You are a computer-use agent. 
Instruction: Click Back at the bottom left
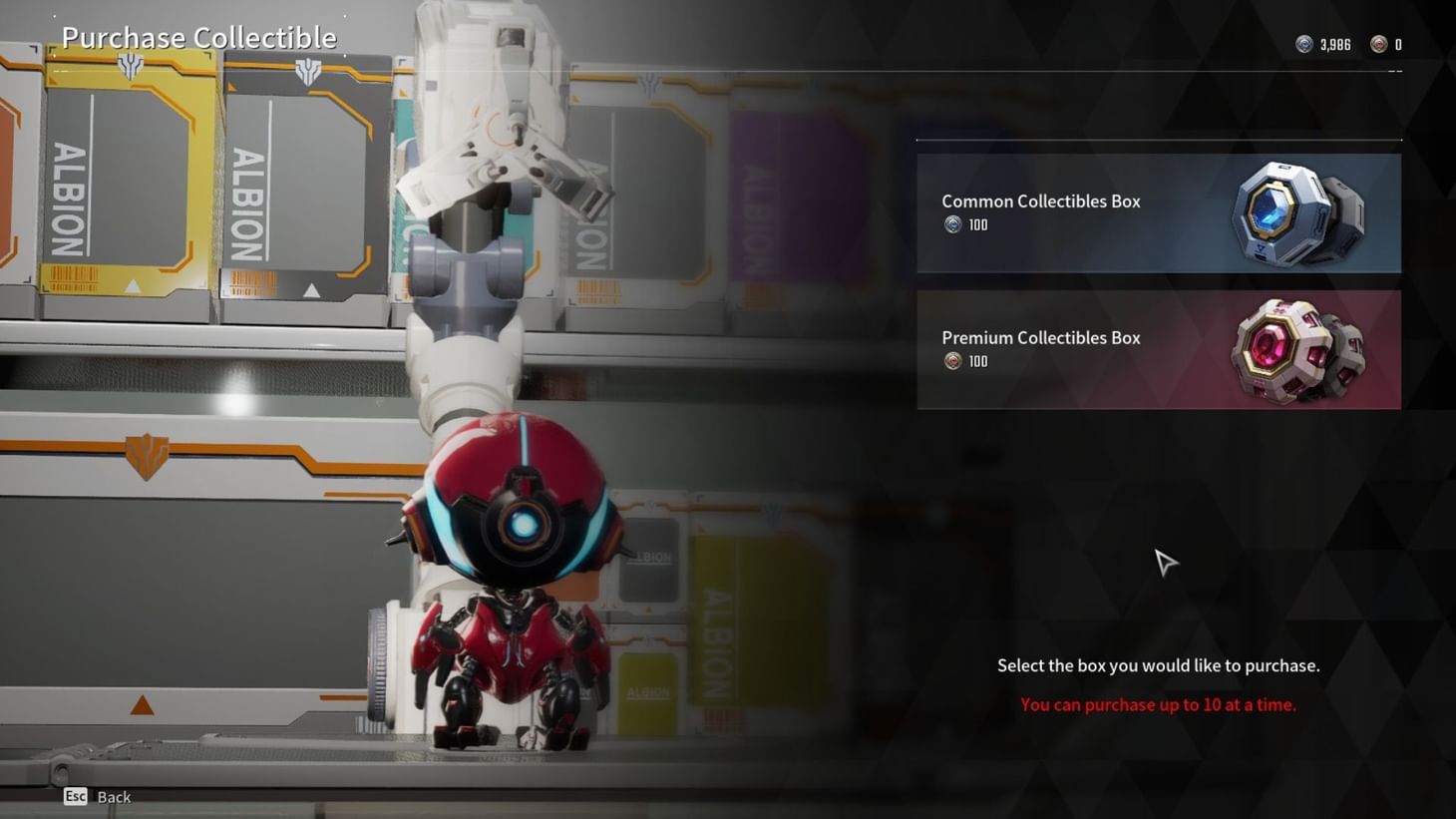click(113, 796)
